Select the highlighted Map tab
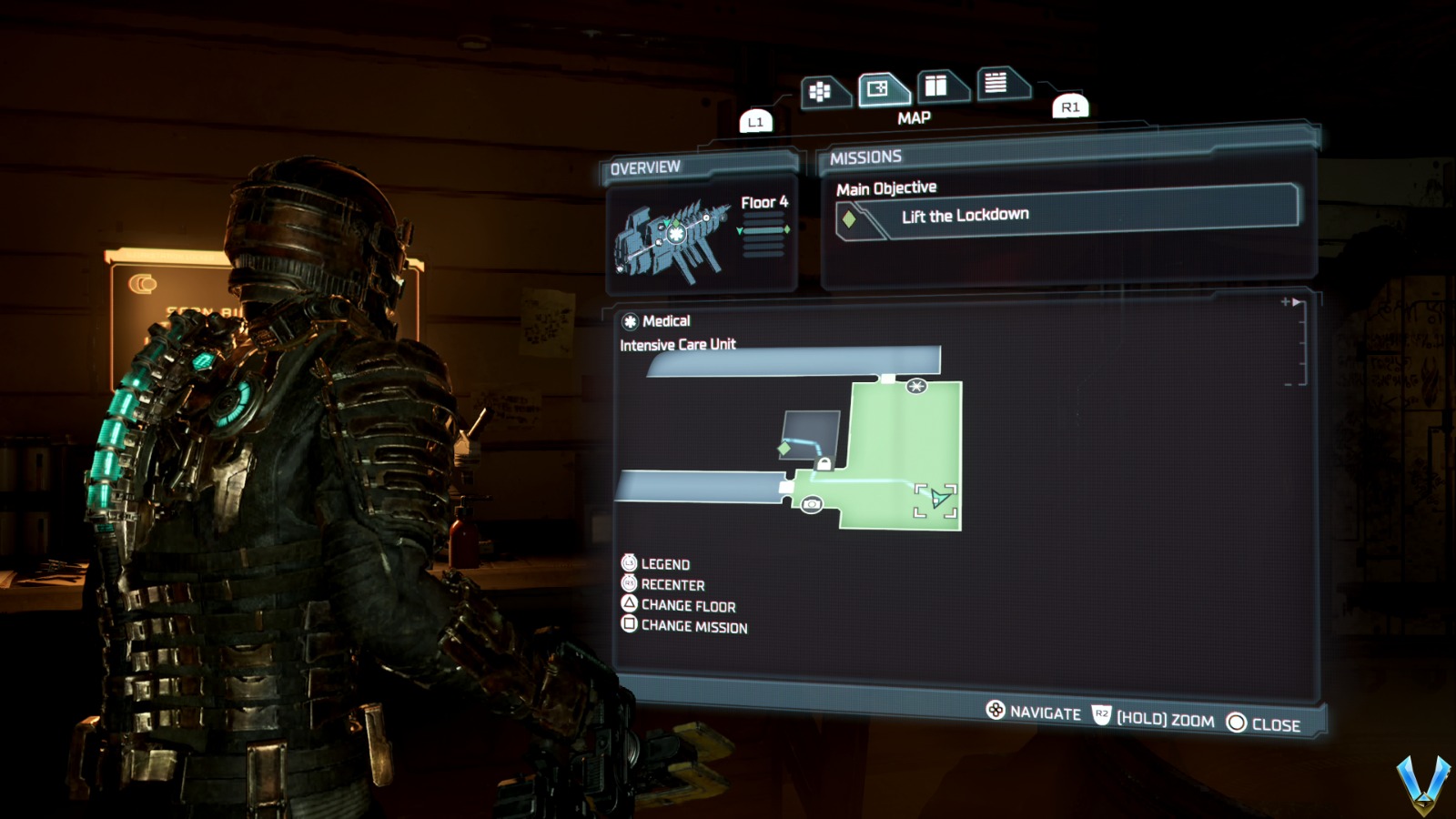The width and height of the screenshot is (1456, 819). [879, 89]
